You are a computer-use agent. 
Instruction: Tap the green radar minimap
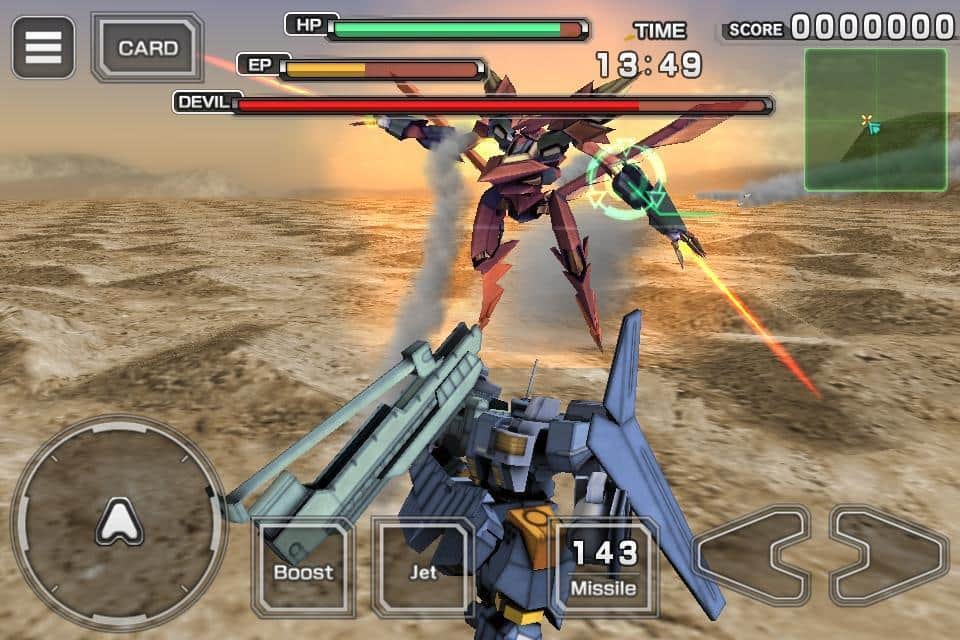[x=875, y=119]
